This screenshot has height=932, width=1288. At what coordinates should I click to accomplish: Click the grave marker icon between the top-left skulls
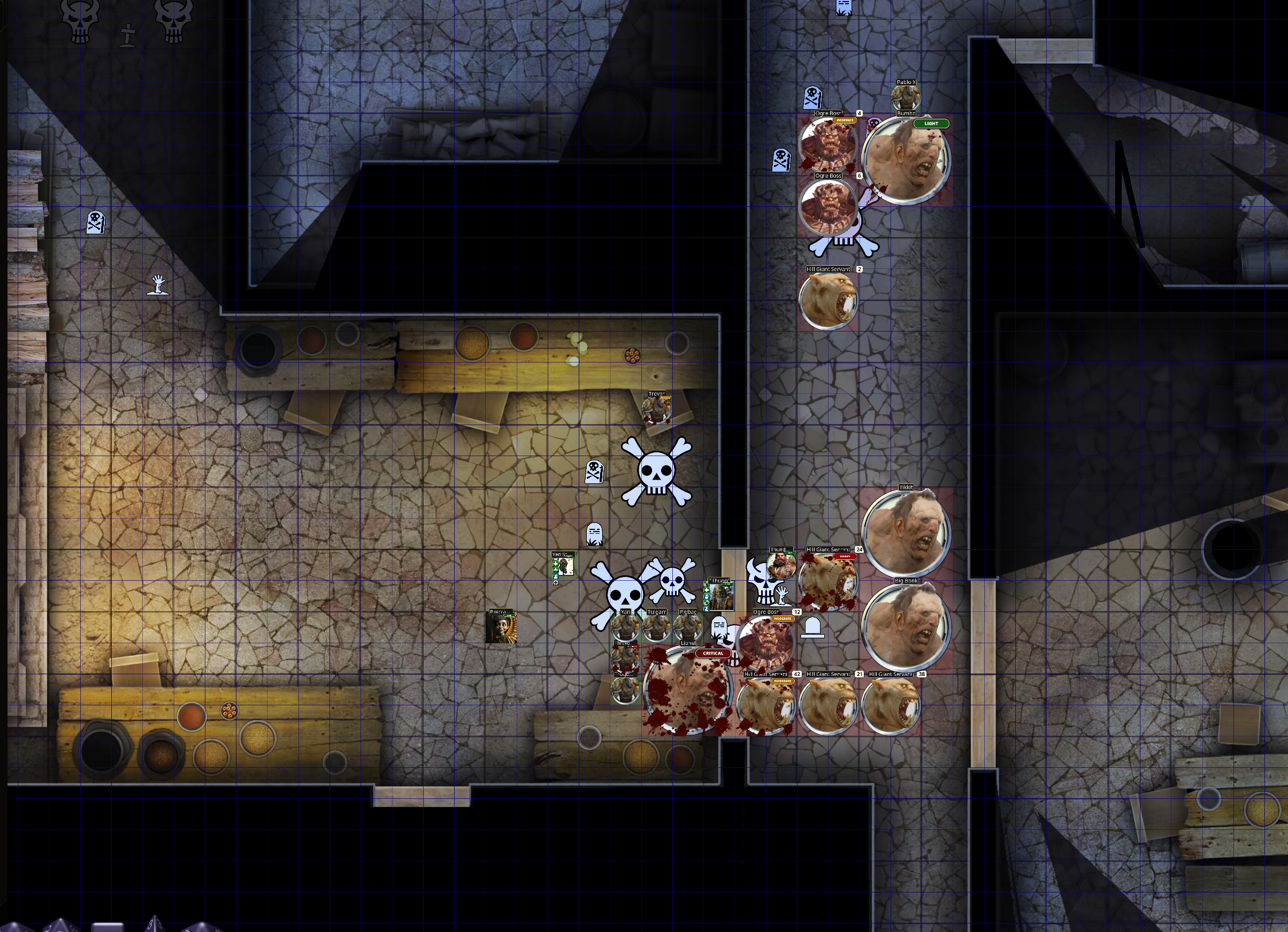coord(128,34)
